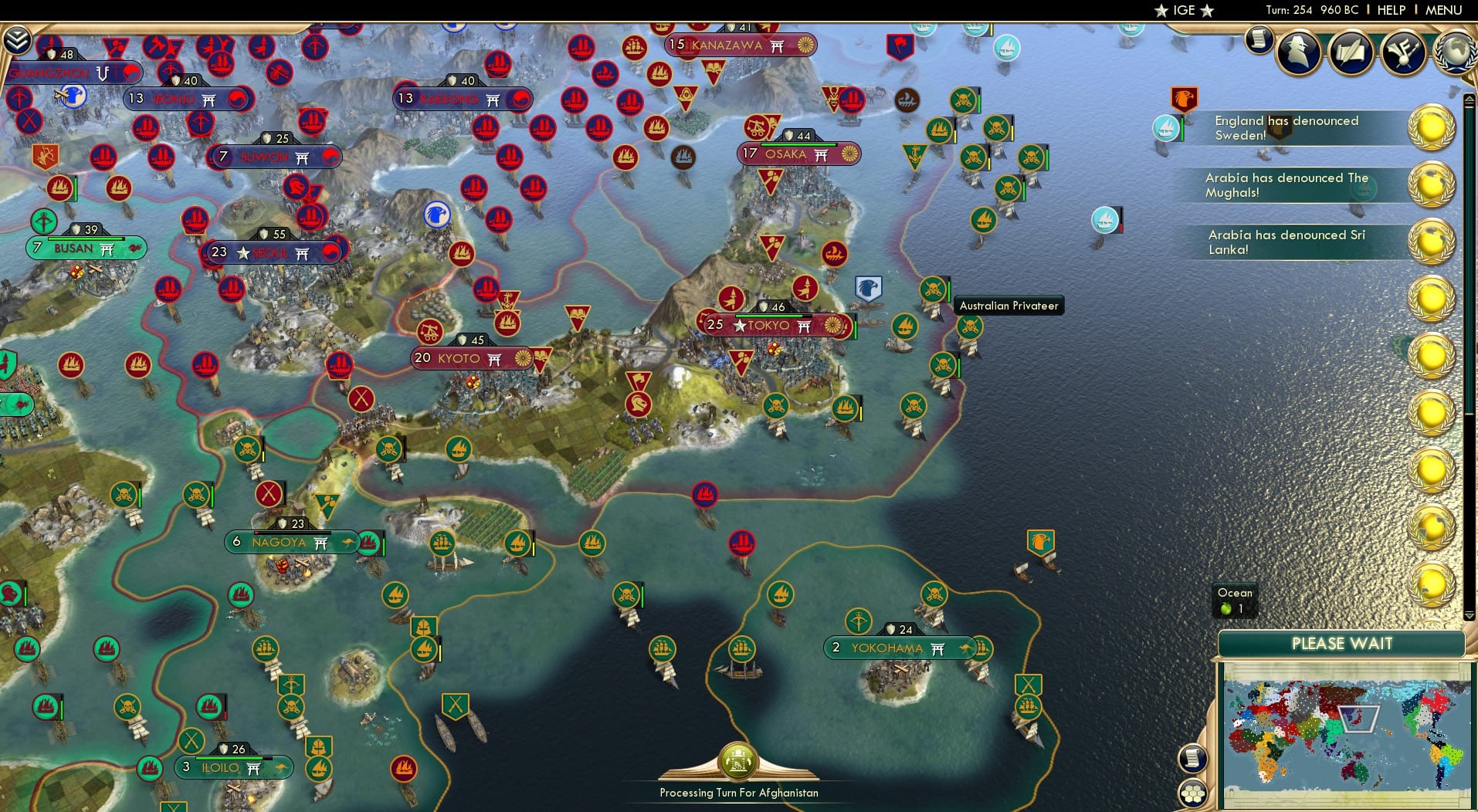The height and width of the screenshot is (812, 1478).
Task: Select the Tokyo city banner
Action: [772, 326]
